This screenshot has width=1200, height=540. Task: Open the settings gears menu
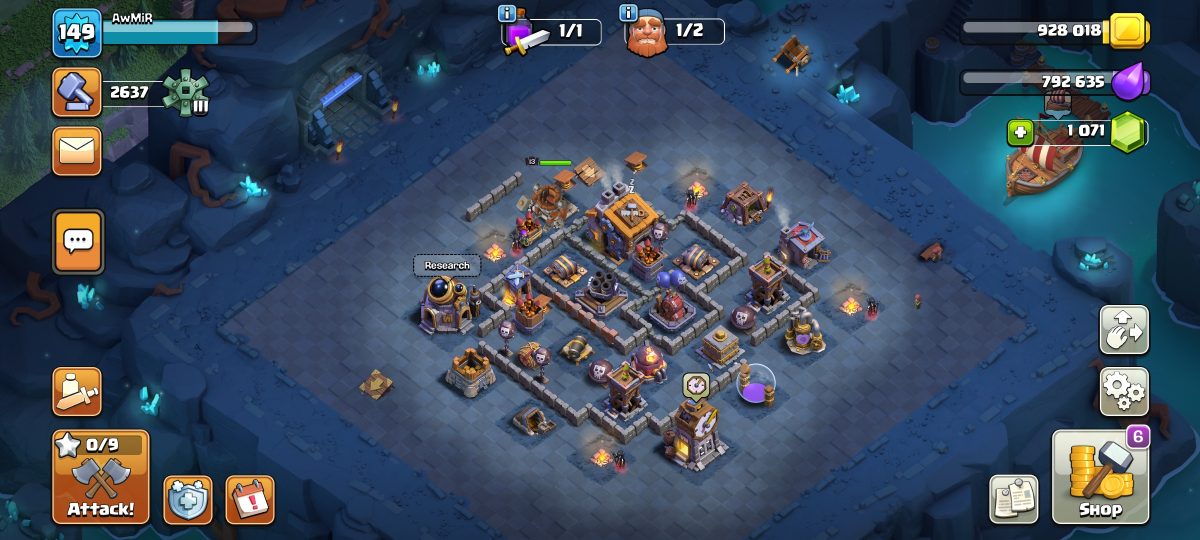coord(1124,391)
